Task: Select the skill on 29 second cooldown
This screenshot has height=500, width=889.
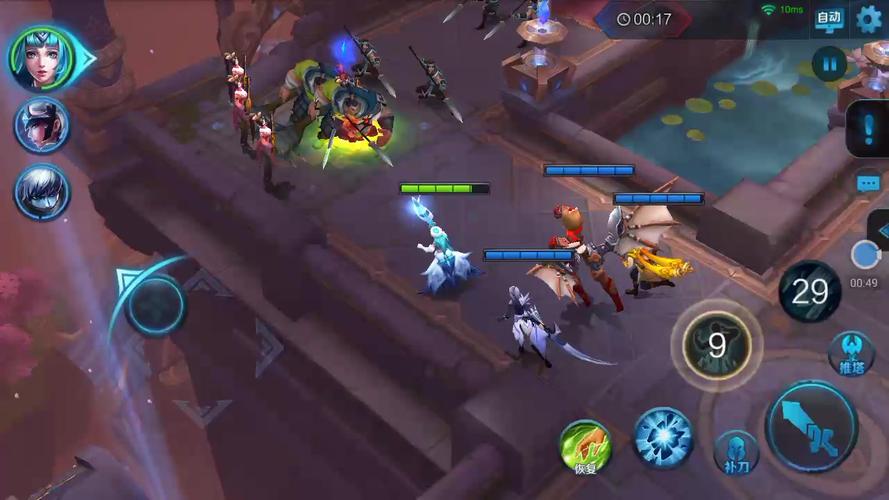Action: click(x=810, y=291)
